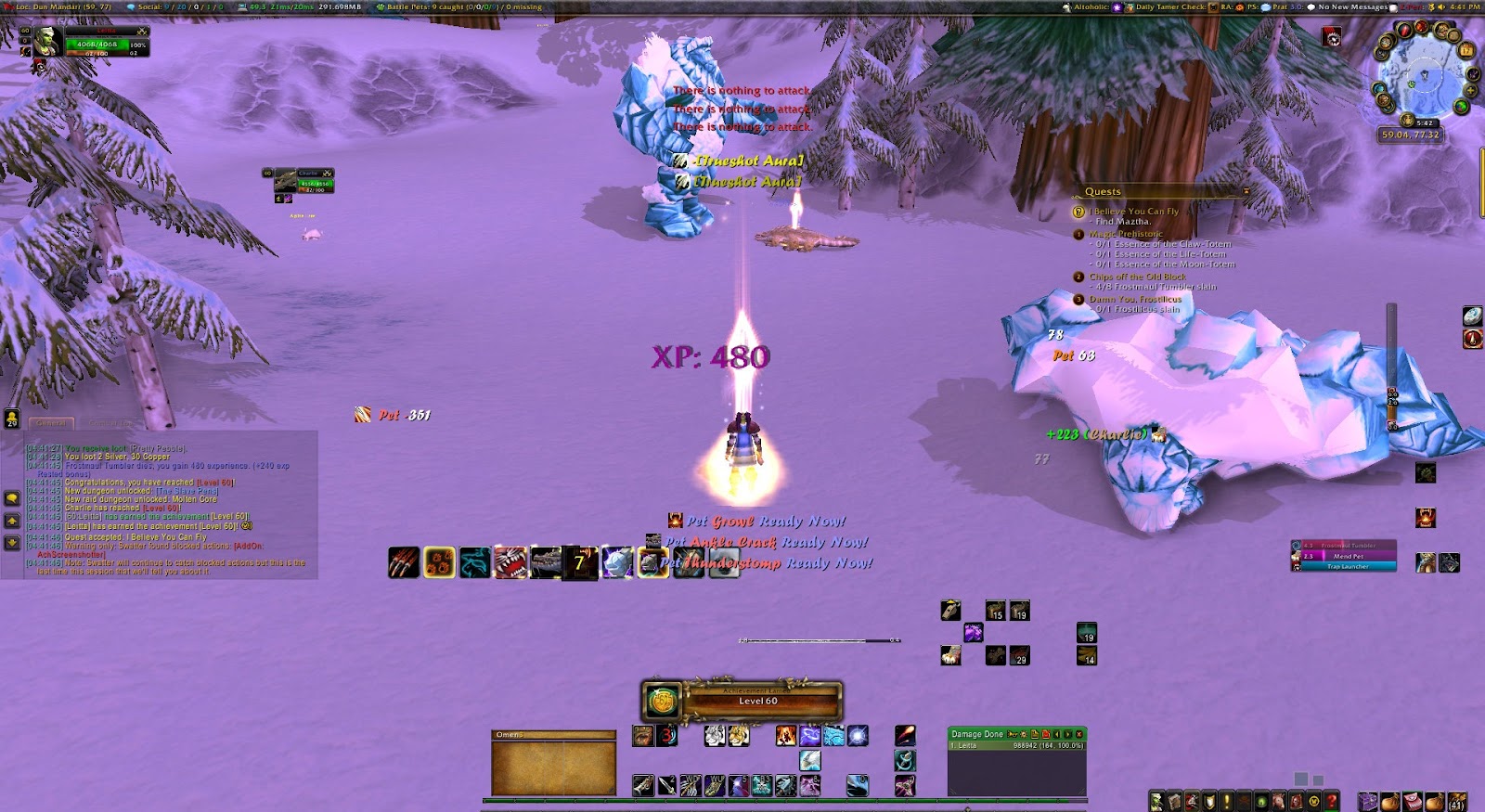The height and width of the screenshot is (812, 1485).
Task: Click the Level 60 achievement alert
Action: pos(742,701)
